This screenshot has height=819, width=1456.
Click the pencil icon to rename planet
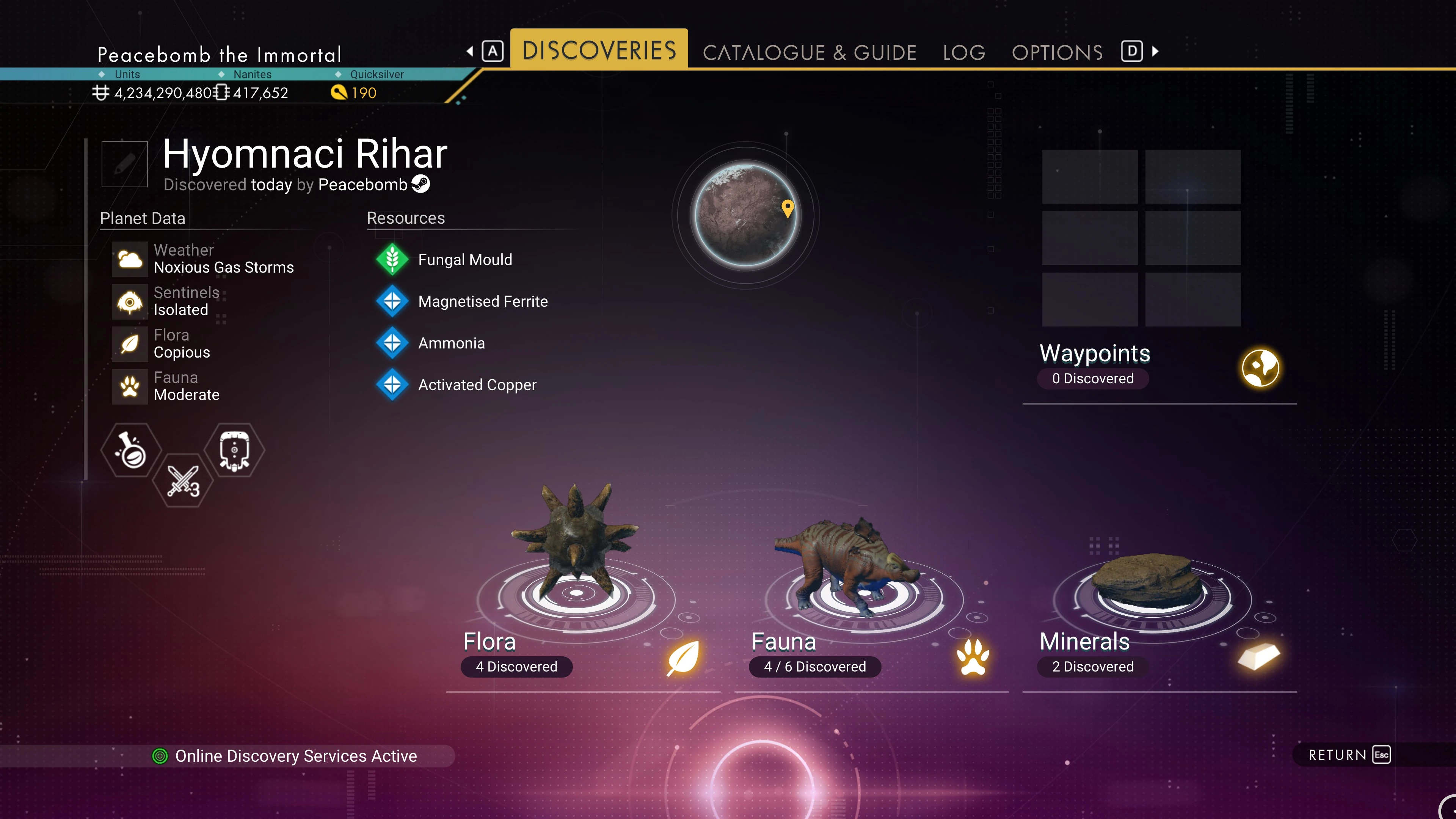[x=124, y=164]
